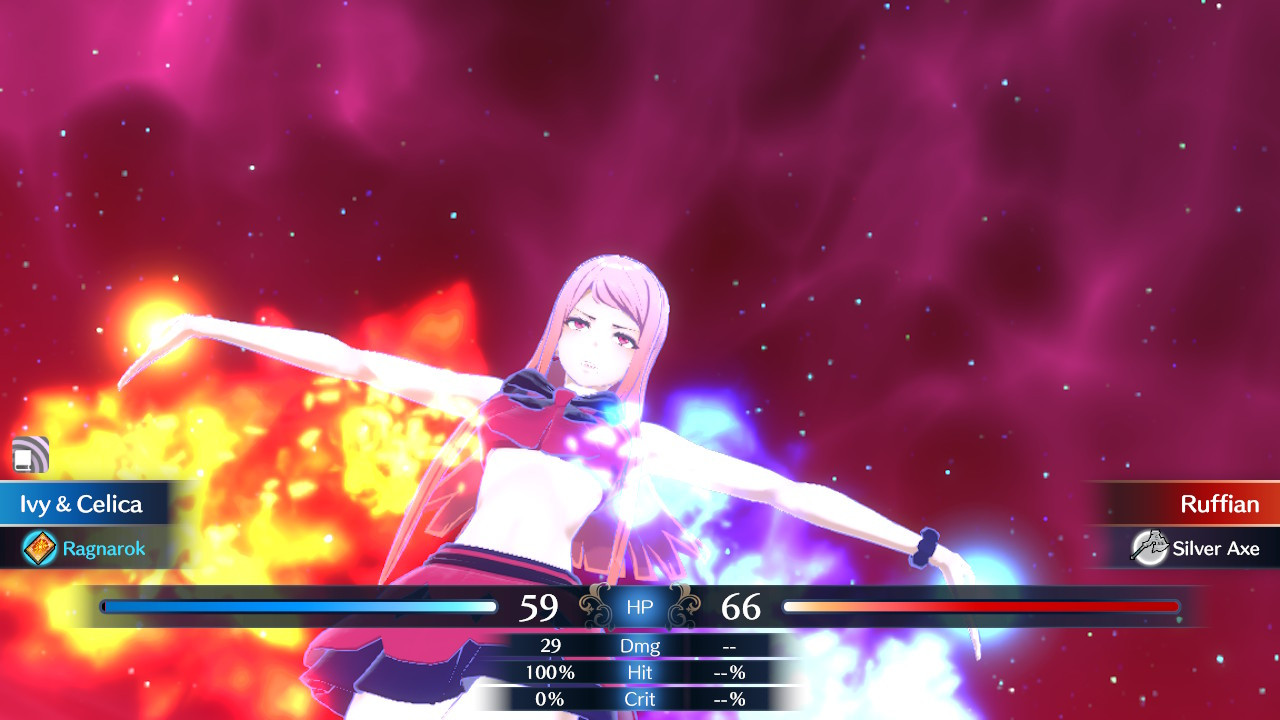
Task: Open the Ragnarok spell label
Action: point(105,547)
